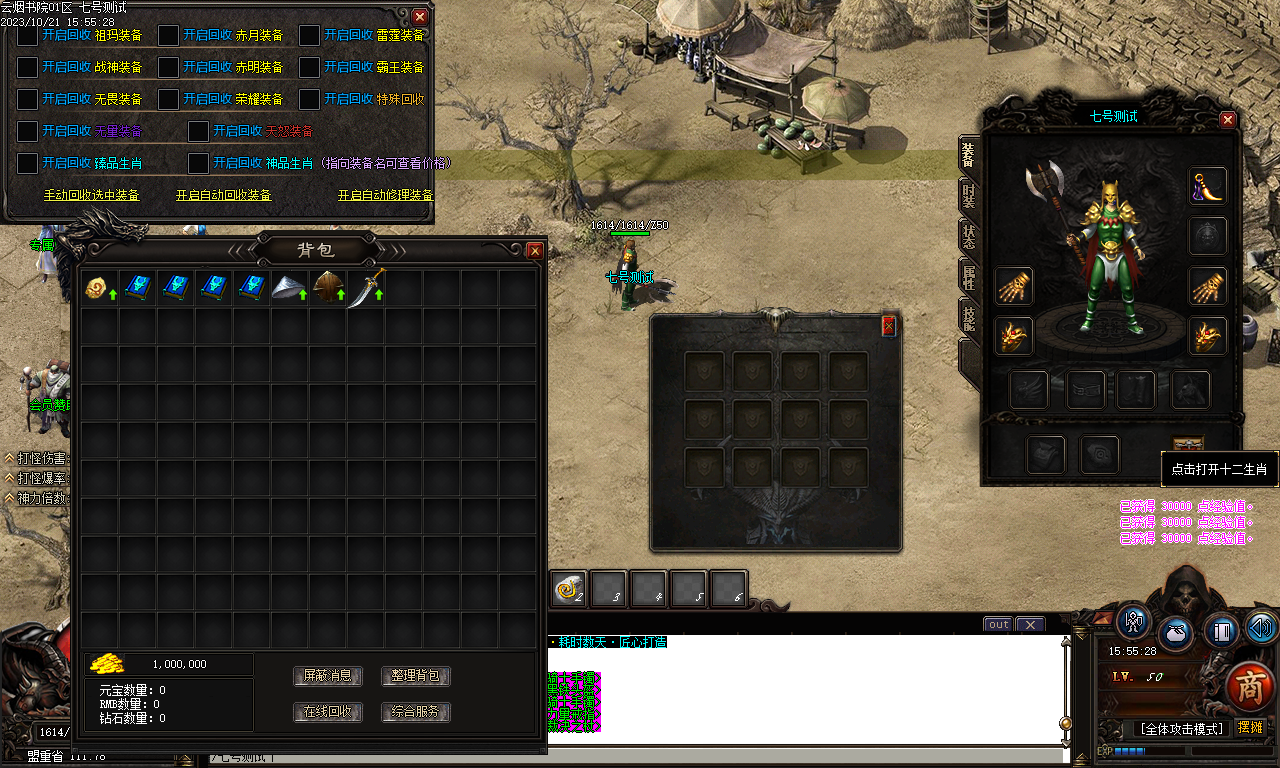
Task: Click the speaker sound icon in bottom-right HUD
Action: 1260,628
